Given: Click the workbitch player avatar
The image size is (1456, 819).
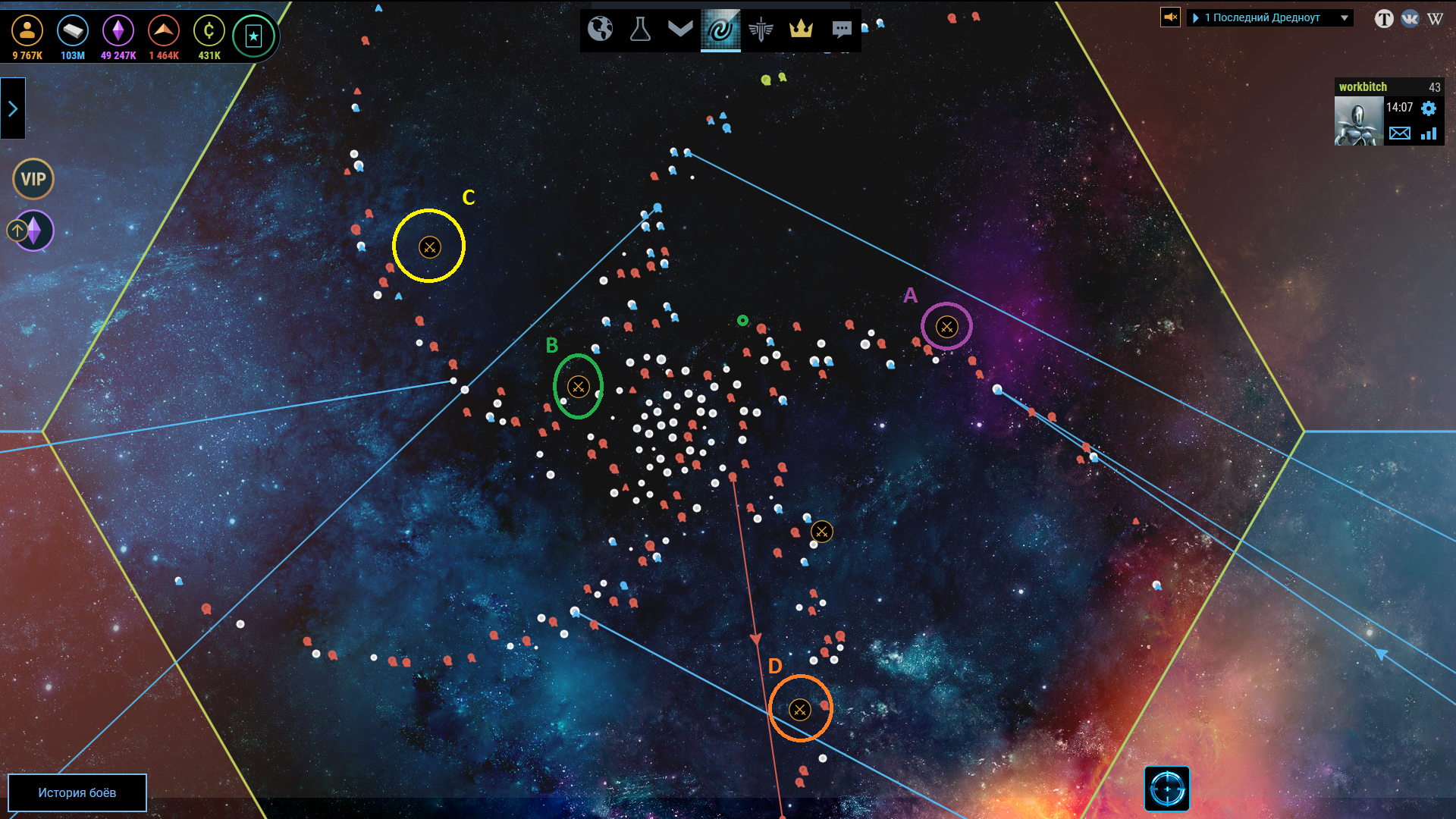Looking at the screenshot, I should tap(1358, 121).
